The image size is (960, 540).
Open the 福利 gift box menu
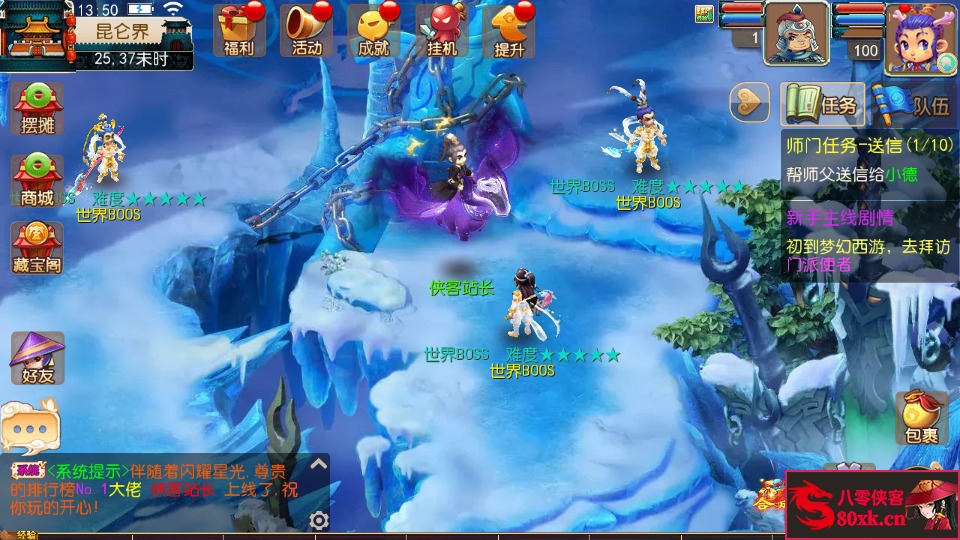pyautogui.click(x=239, y=28)
